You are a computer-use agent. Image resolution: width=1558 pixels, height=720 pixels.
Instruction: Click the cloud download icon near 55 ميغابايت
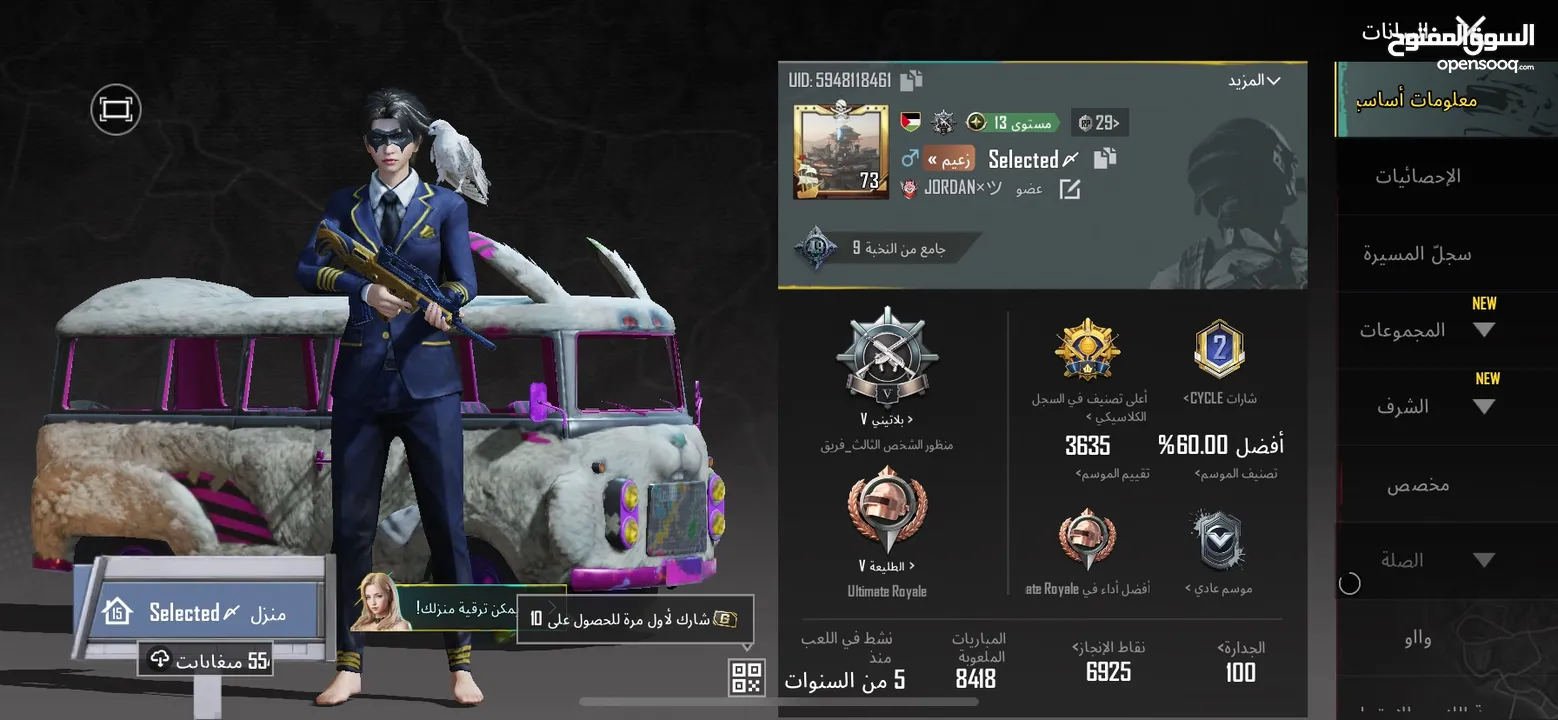click(158, 659)
